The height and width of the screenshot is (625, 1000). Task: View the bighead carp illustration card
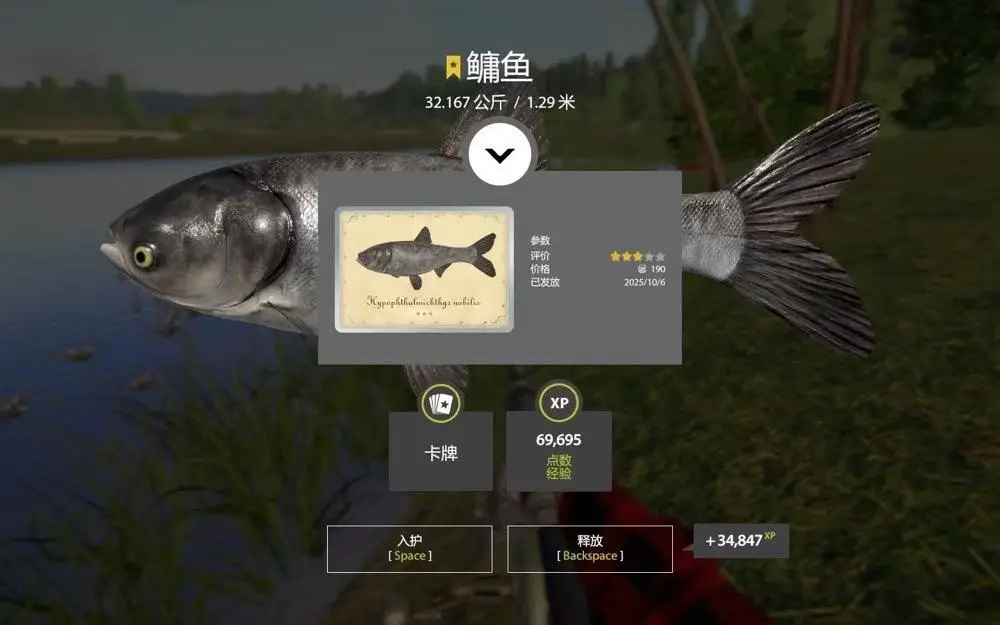click(424, 269)
